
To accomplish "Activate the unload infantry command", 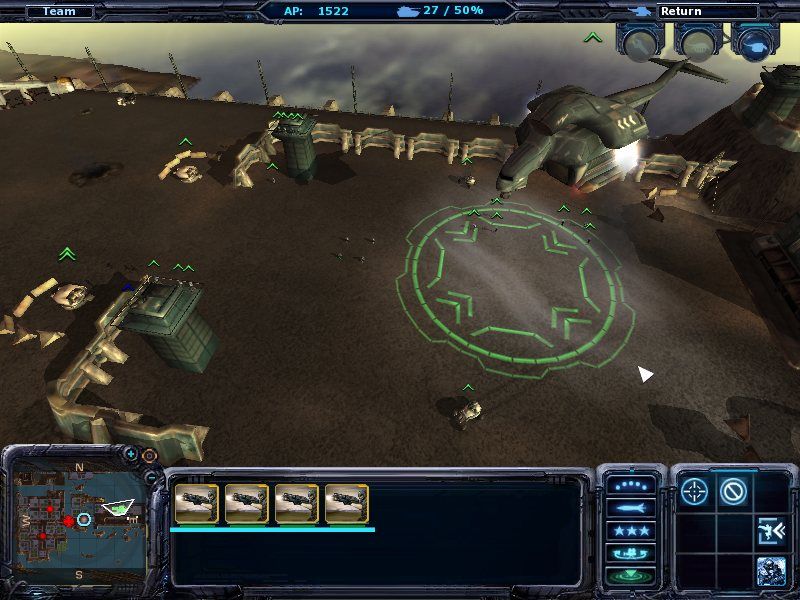I will point(770,530).
